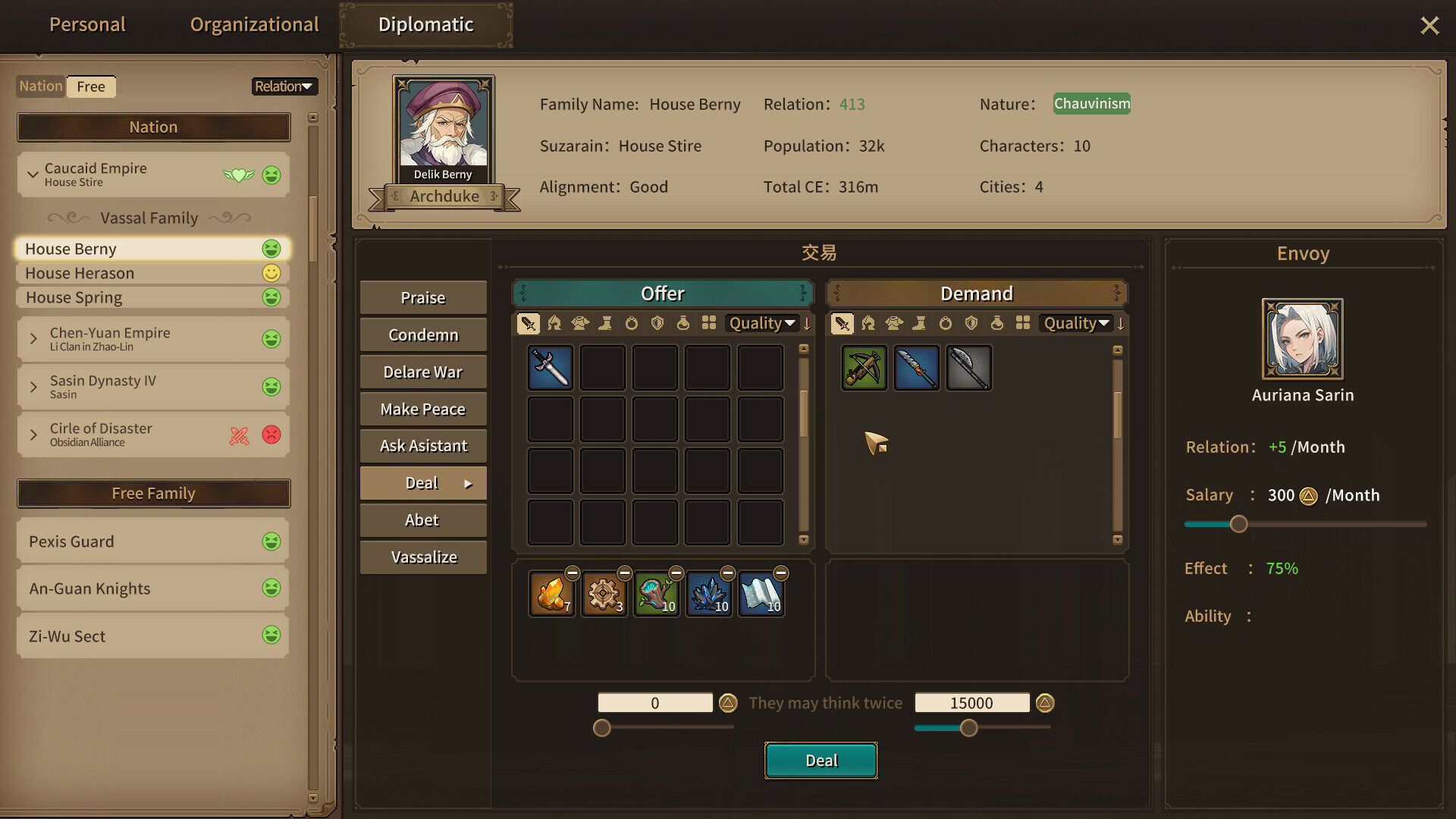The width and height of the screenshot is (1456, 819).
Task: Select the crossbow in the Demand grid
Action: pos(864,367)
